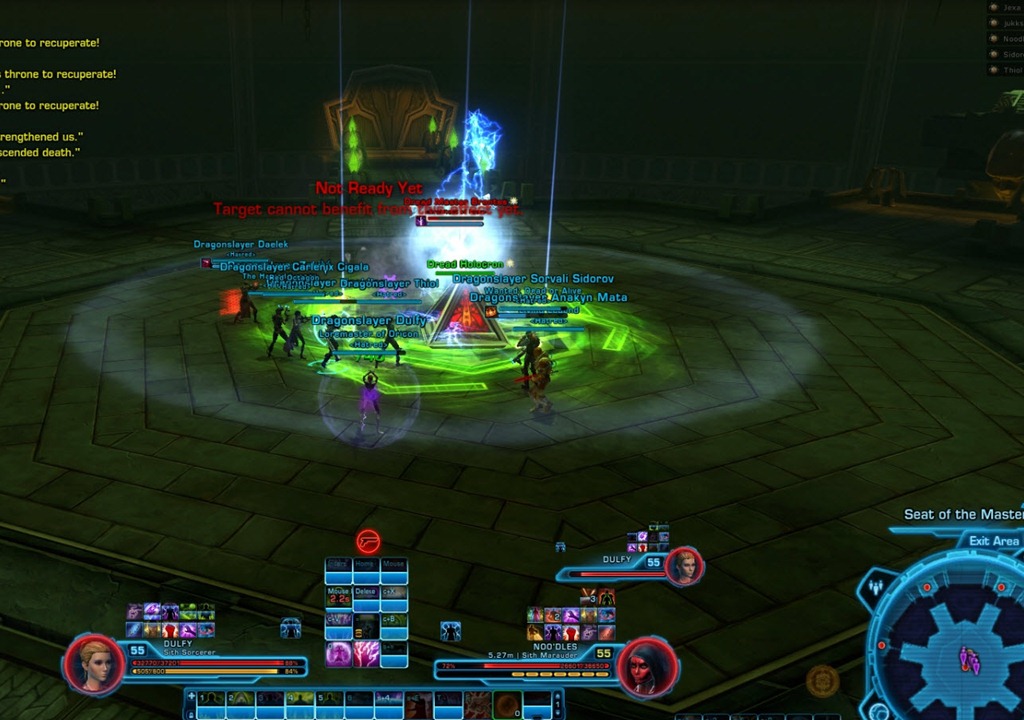Click the red disabled-ability indicator icon
This screenshot has width=1024, height=720.
tap(368, 542)
